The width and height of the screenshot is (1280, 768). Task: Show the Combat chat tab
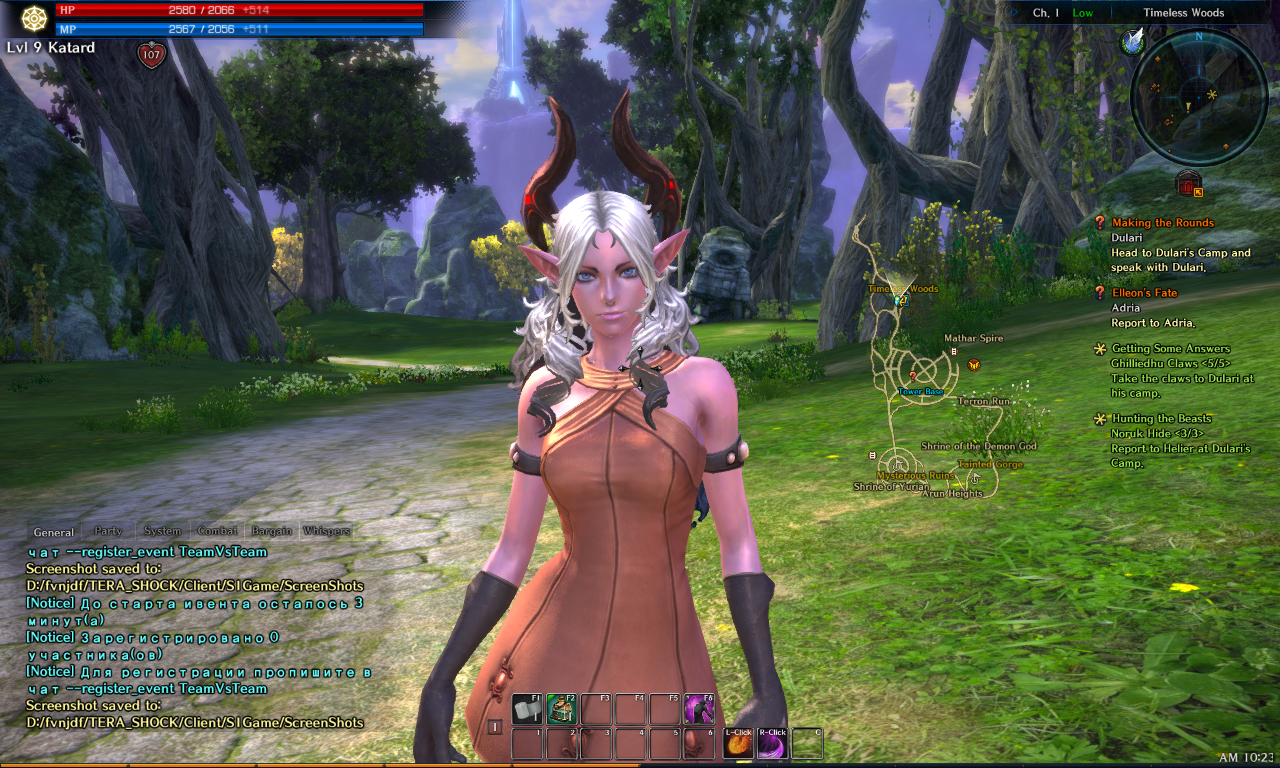click(x=217, y=531)
